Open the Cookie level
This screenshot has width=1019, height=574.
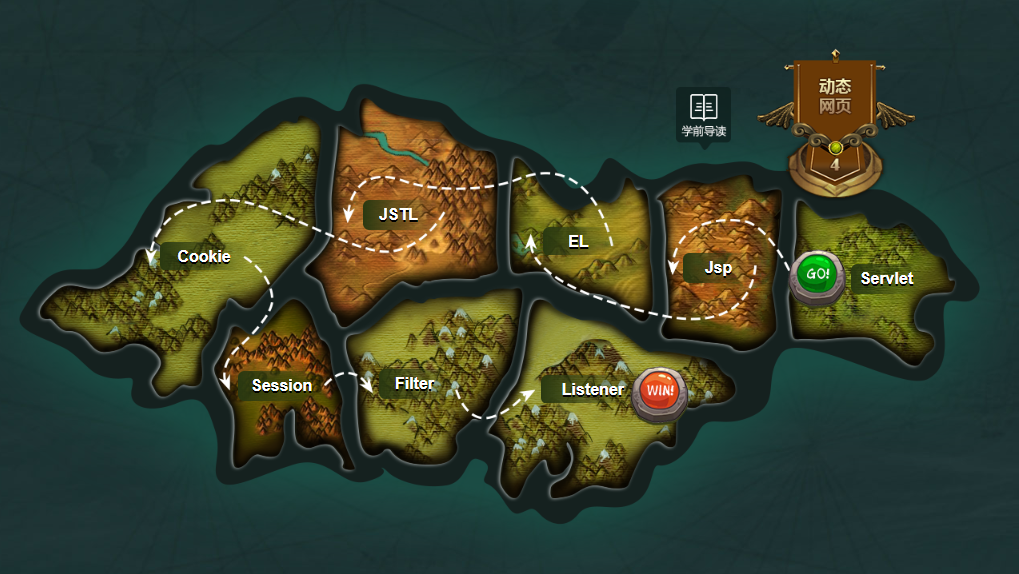pyautogui.click(x=203, y=256)
